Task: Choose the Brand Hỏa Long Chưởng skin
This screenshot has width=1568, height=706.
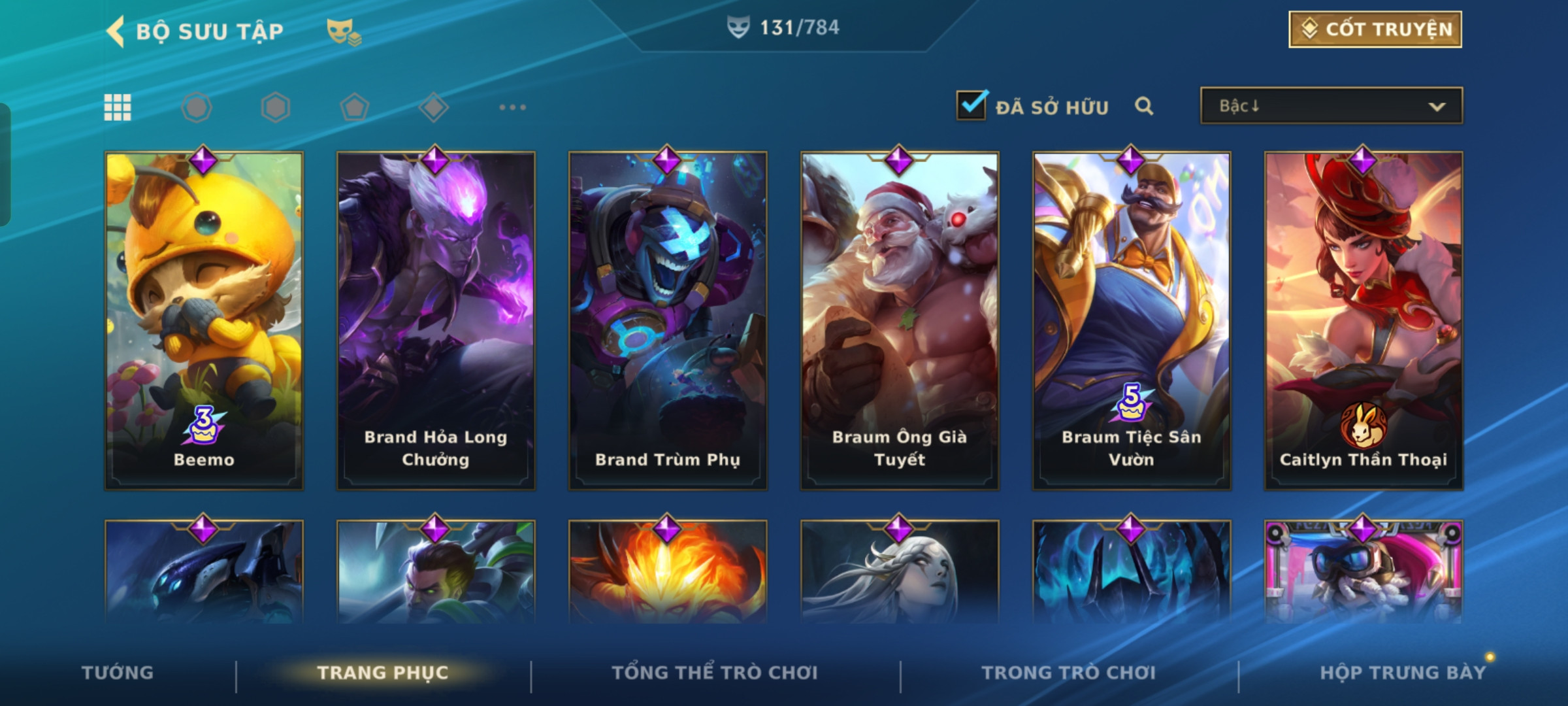Action: pos(436,320)
